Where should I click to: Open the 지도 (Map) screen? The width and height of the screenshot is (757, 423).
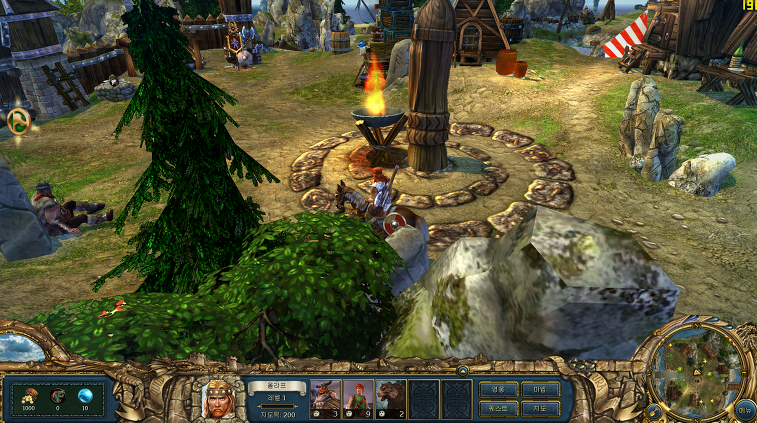coord(540,408)
